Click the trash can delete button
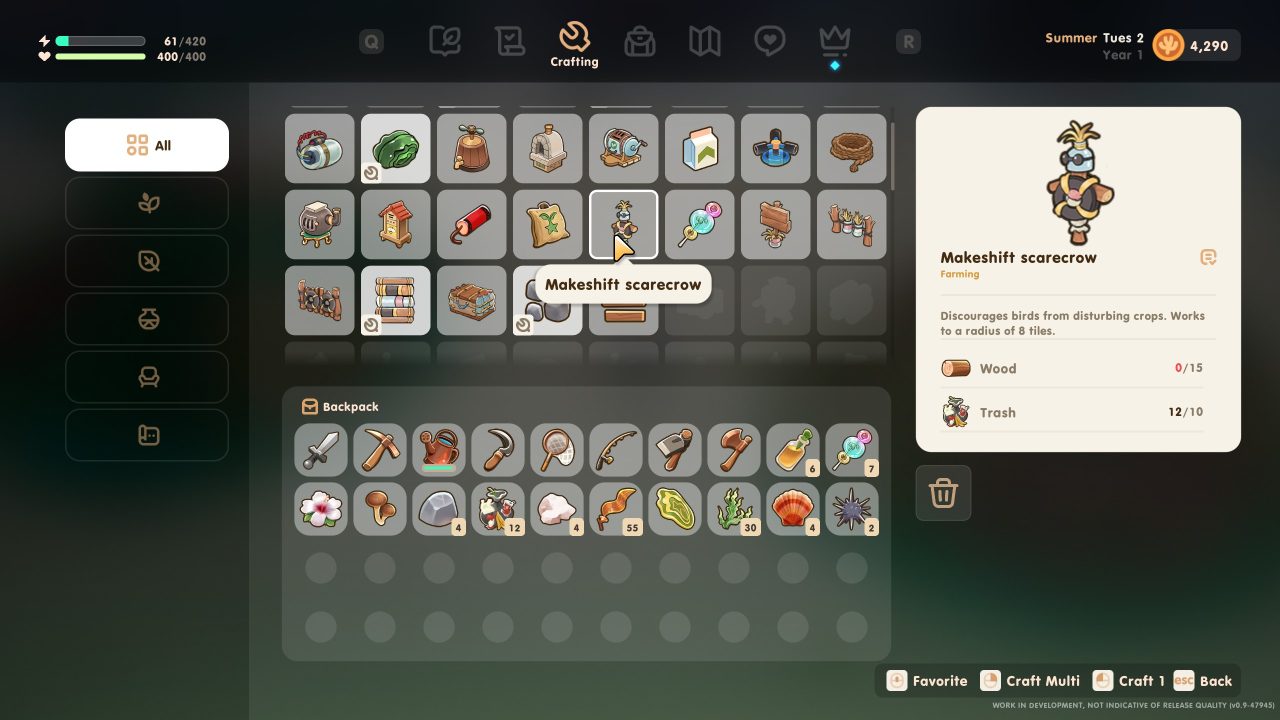The height and width of the screenshot is (720, 1280). [x=943, y=492]
